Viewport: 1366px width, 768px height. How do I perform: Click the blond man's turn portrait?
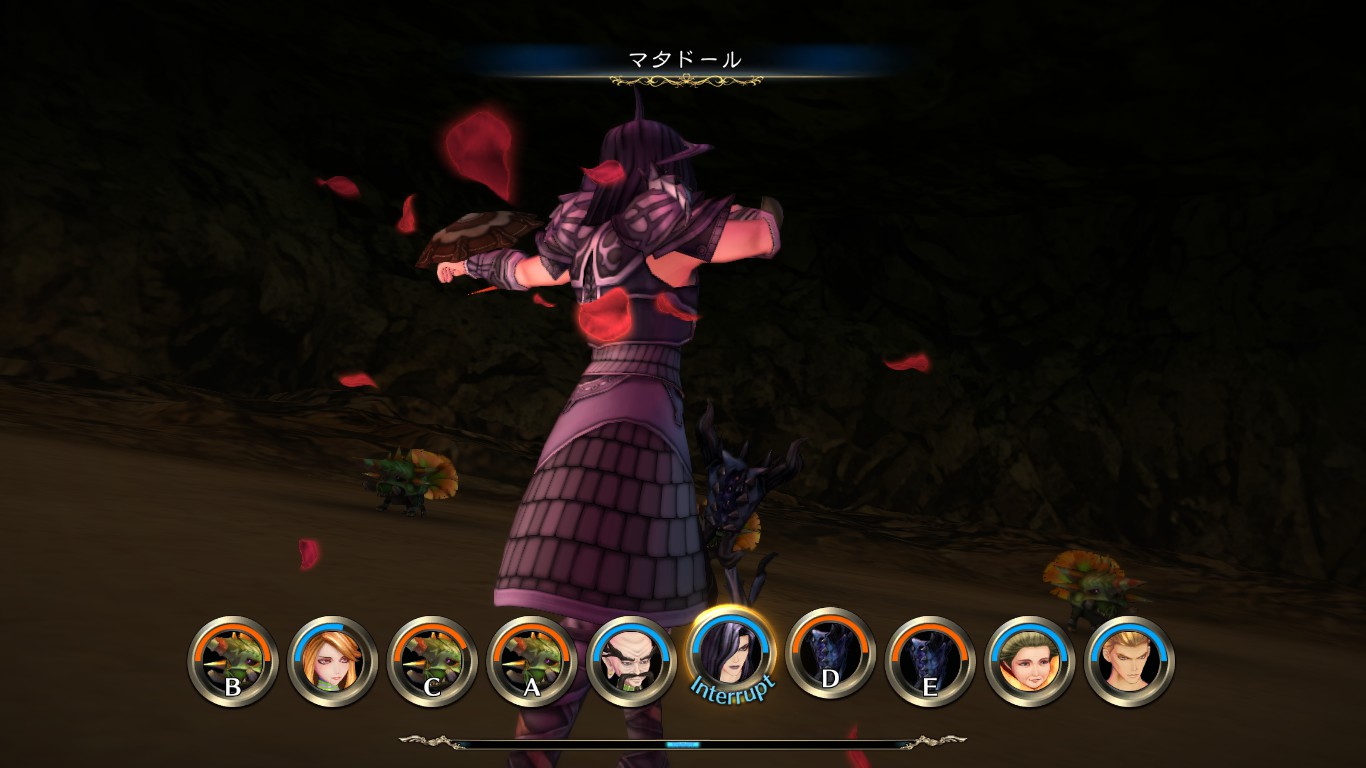(x=1129, y=660)
